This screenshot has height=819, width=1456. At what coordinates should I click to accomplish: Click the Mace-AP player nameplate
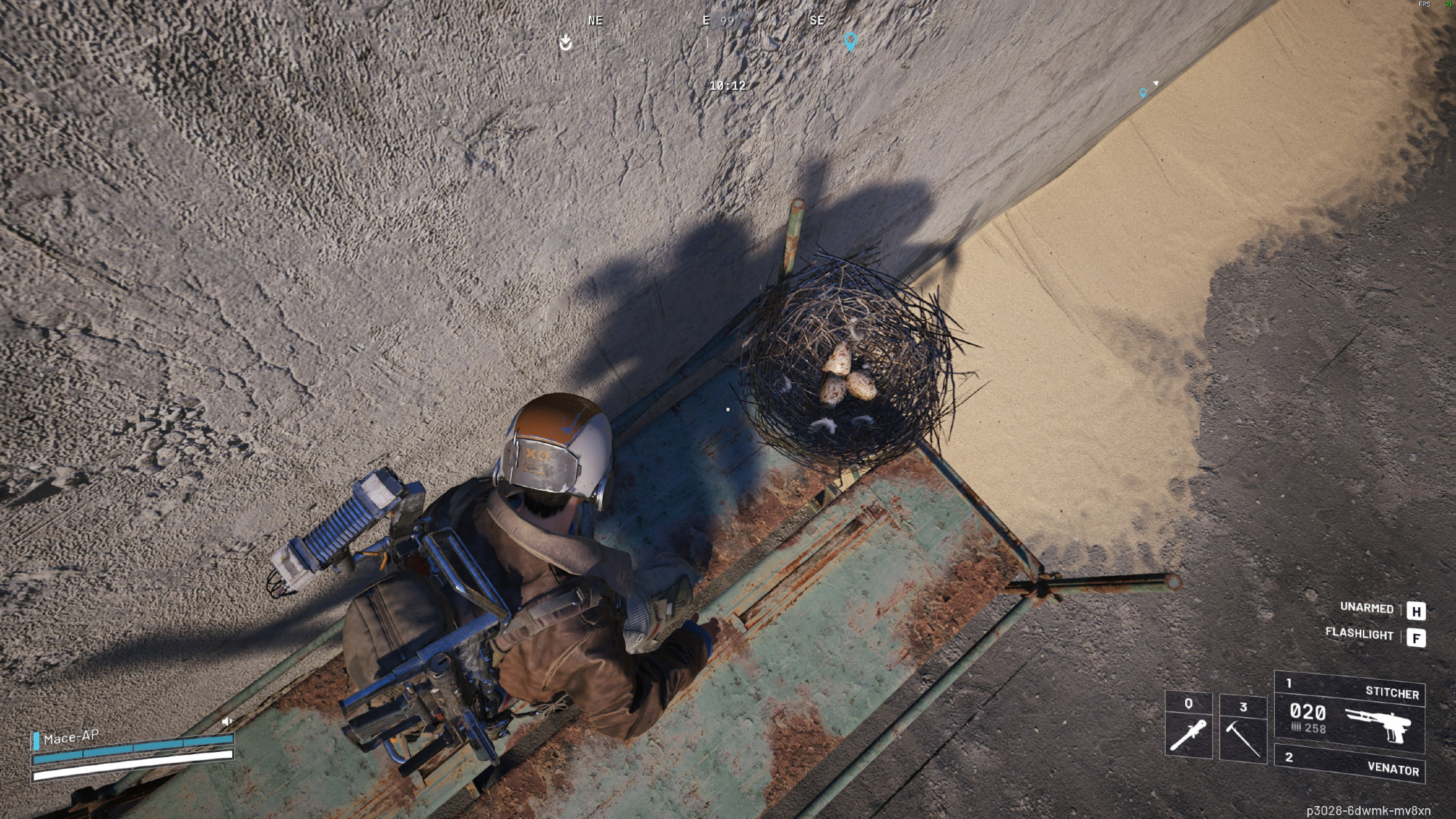[71, 737]
